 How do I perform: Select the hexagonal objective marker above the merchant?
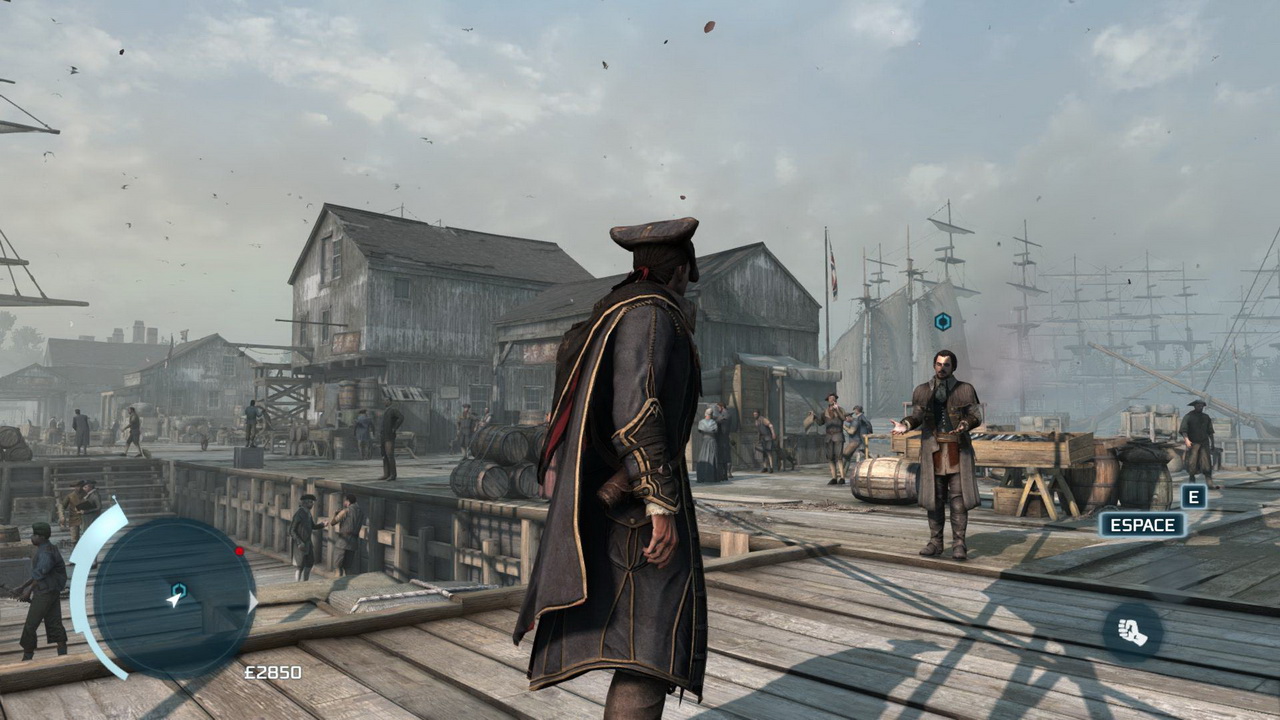[942, 321]
